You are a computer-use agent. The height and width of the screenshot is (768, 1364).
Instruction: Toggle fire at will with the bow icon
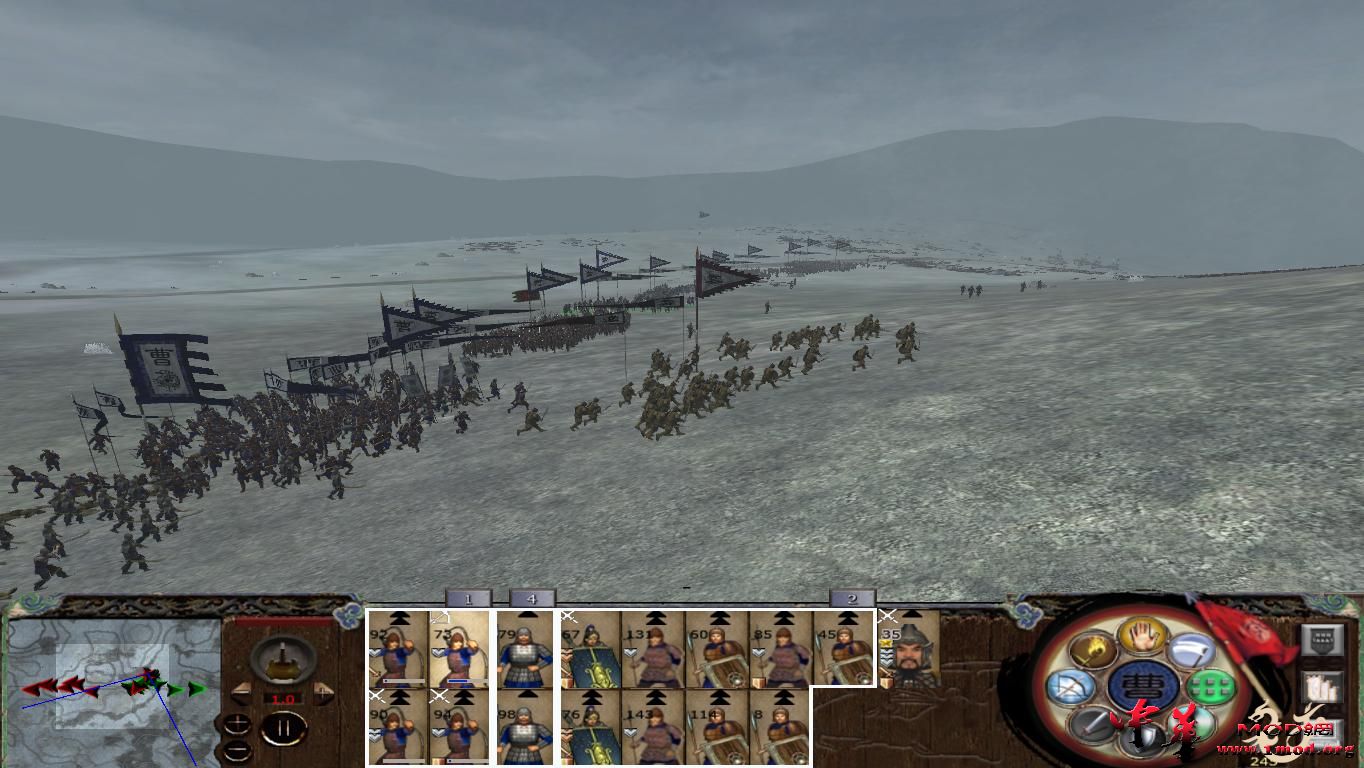pyautogui.click(x=1071, y=686)
